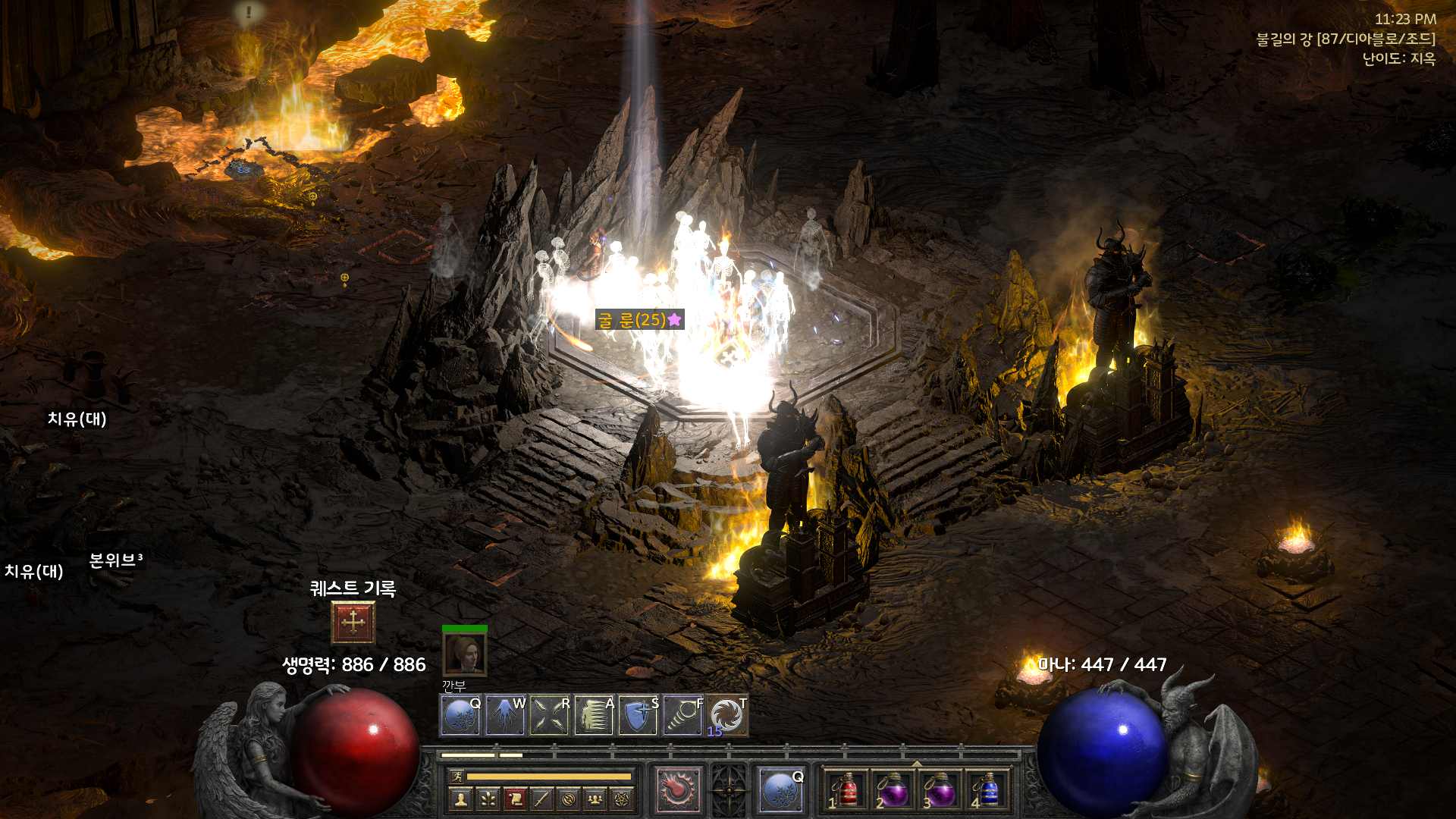
Task: Click the red scroll quest icon in mini menu
Action: point(515,799)
